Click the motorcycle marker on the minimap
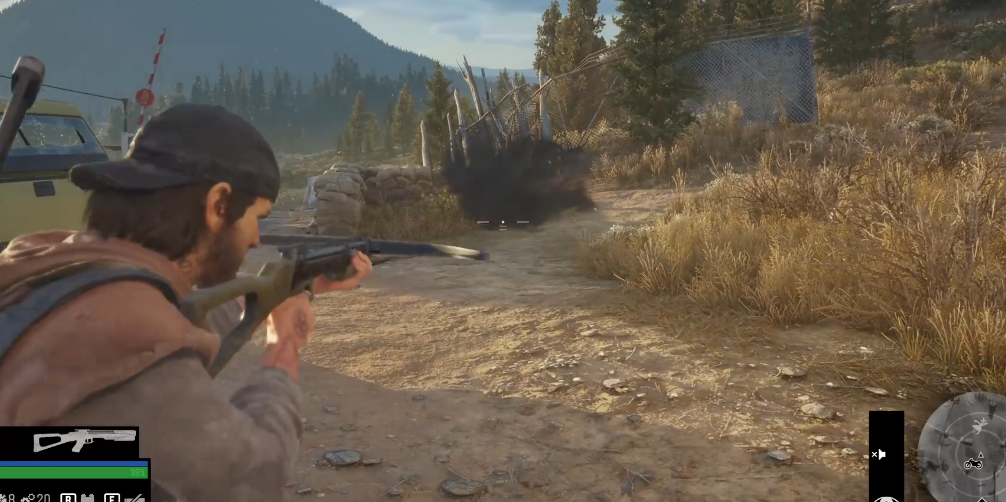Image resolution: width=1006 pixels, height=502 pixels. pyautogui.click(x=973, y=464)
